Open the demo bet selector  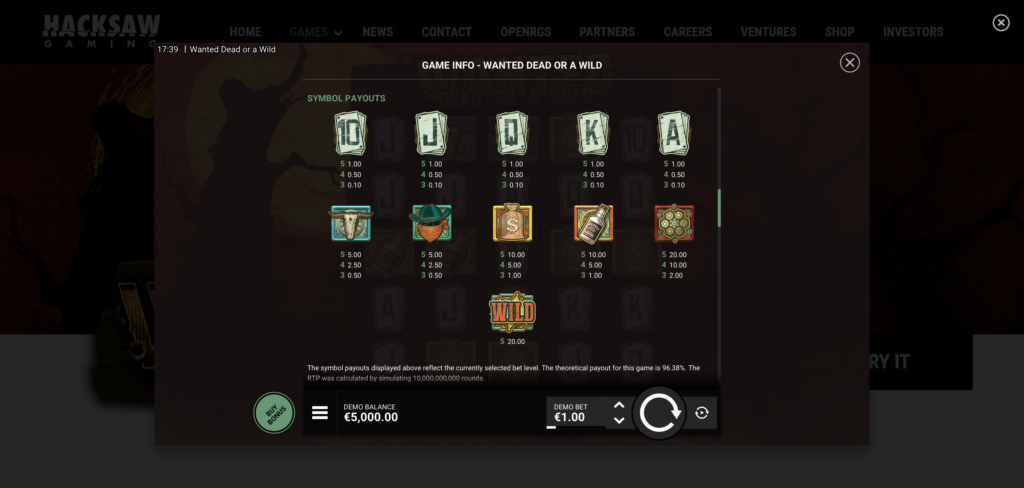pyautogui.click(x=576, y=413)
